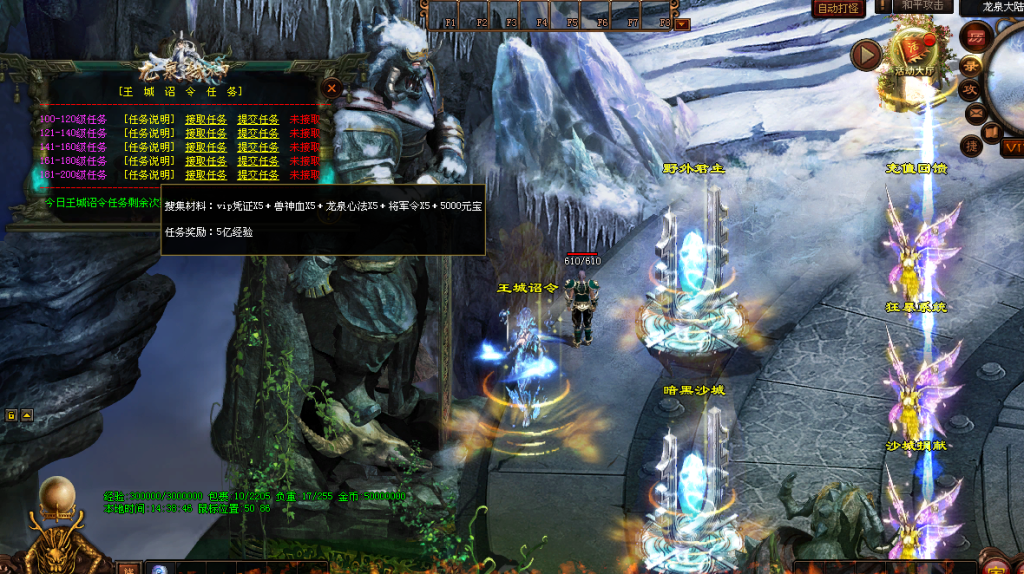The width and height of the screenshot is (1024, 574).
Task: Accept the 141-160级 quest via 接取任务
Action: click(x=205, y=147)
